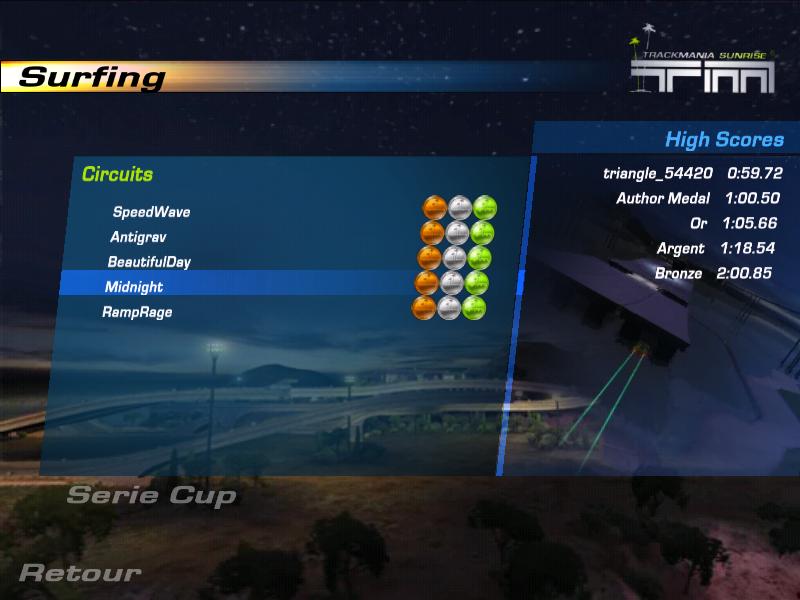This screenshot has width=800, height=600.
Task: Pick the highlighted Midnight circuit
Action: click(134, 287)
